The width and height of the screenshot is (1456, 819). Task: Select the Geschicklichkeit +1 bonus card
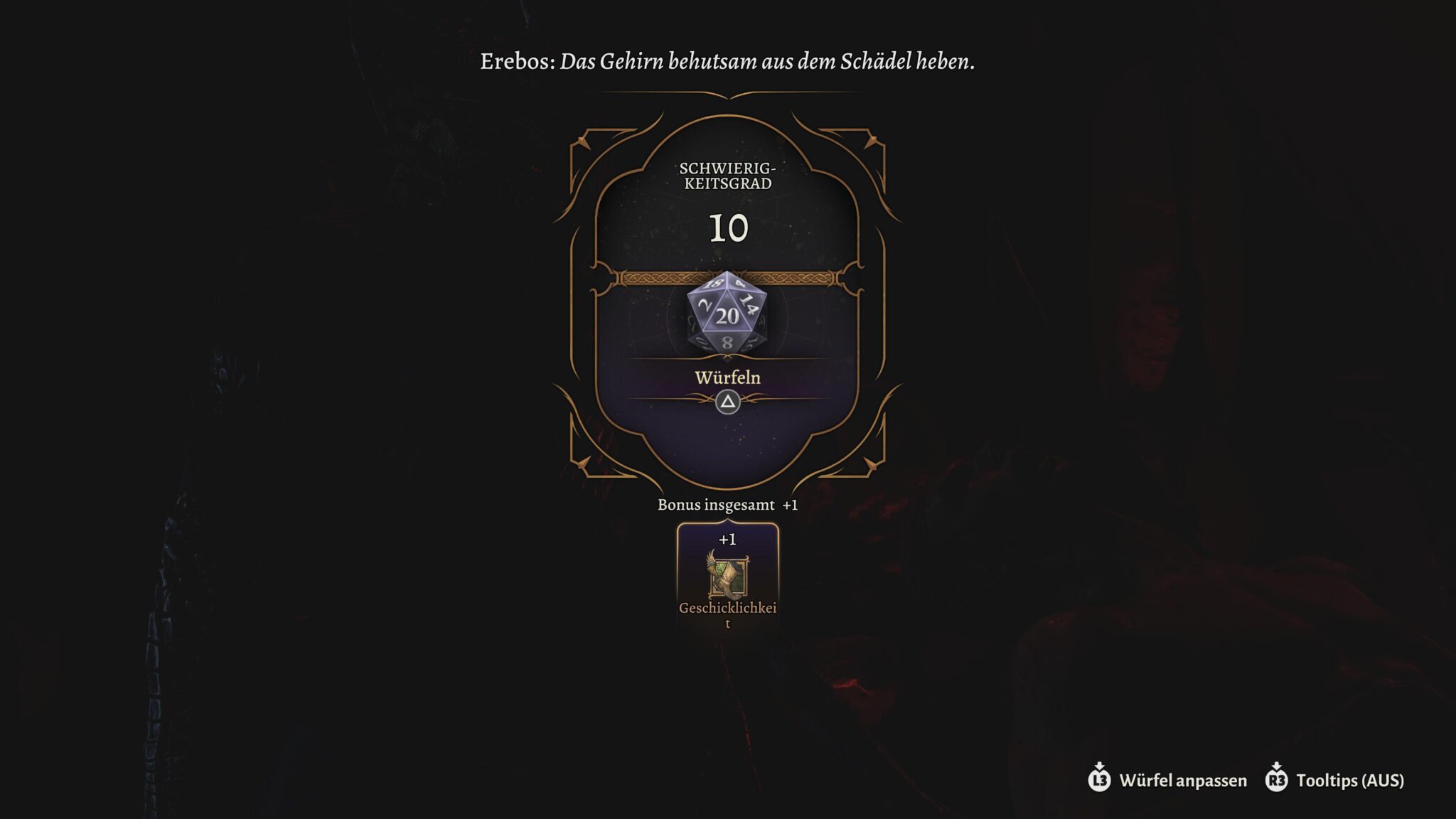pyautogui.click(x=727, y=577)
